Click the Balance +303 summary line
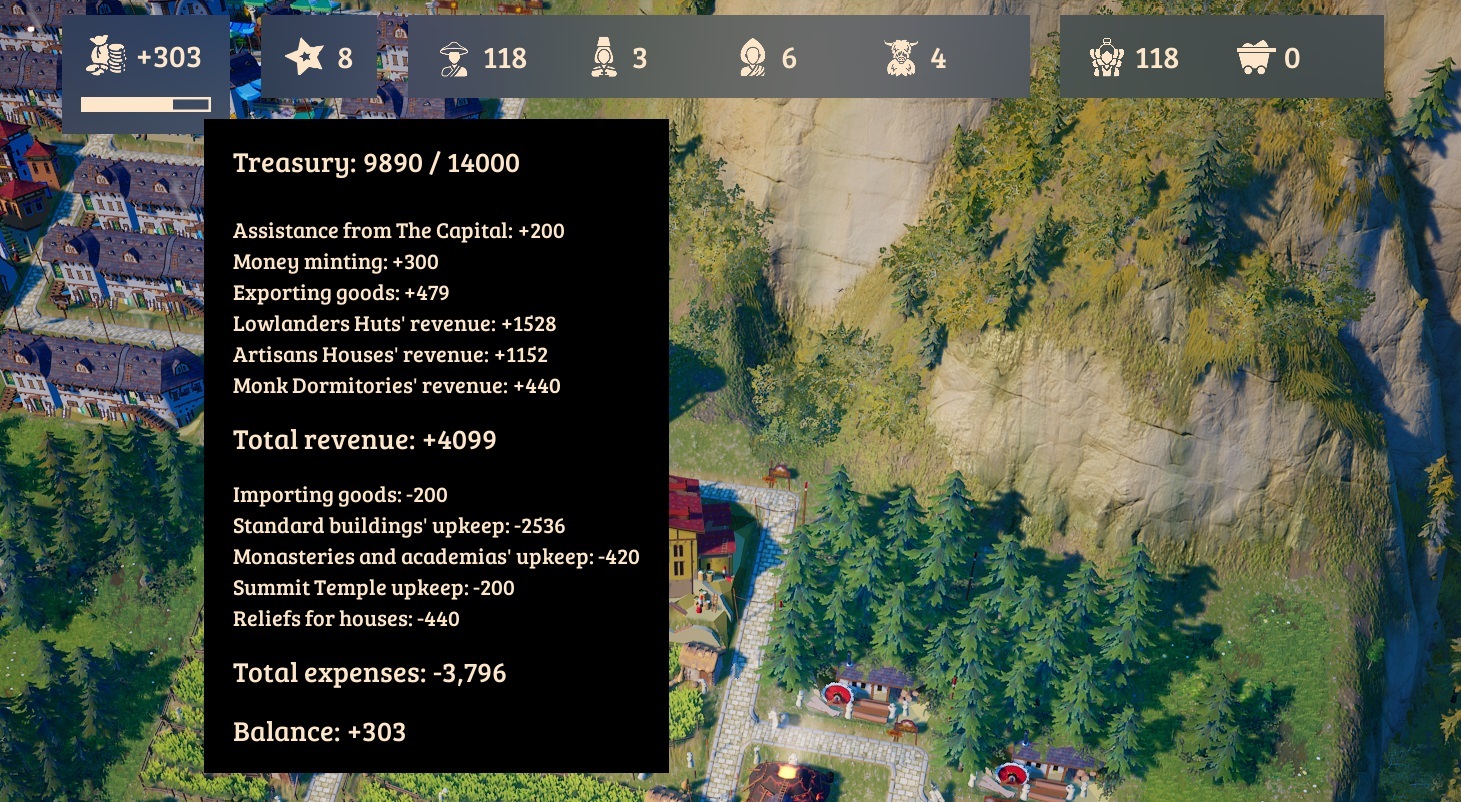The width and height of the screenshot is (1461, 802). 319,731
